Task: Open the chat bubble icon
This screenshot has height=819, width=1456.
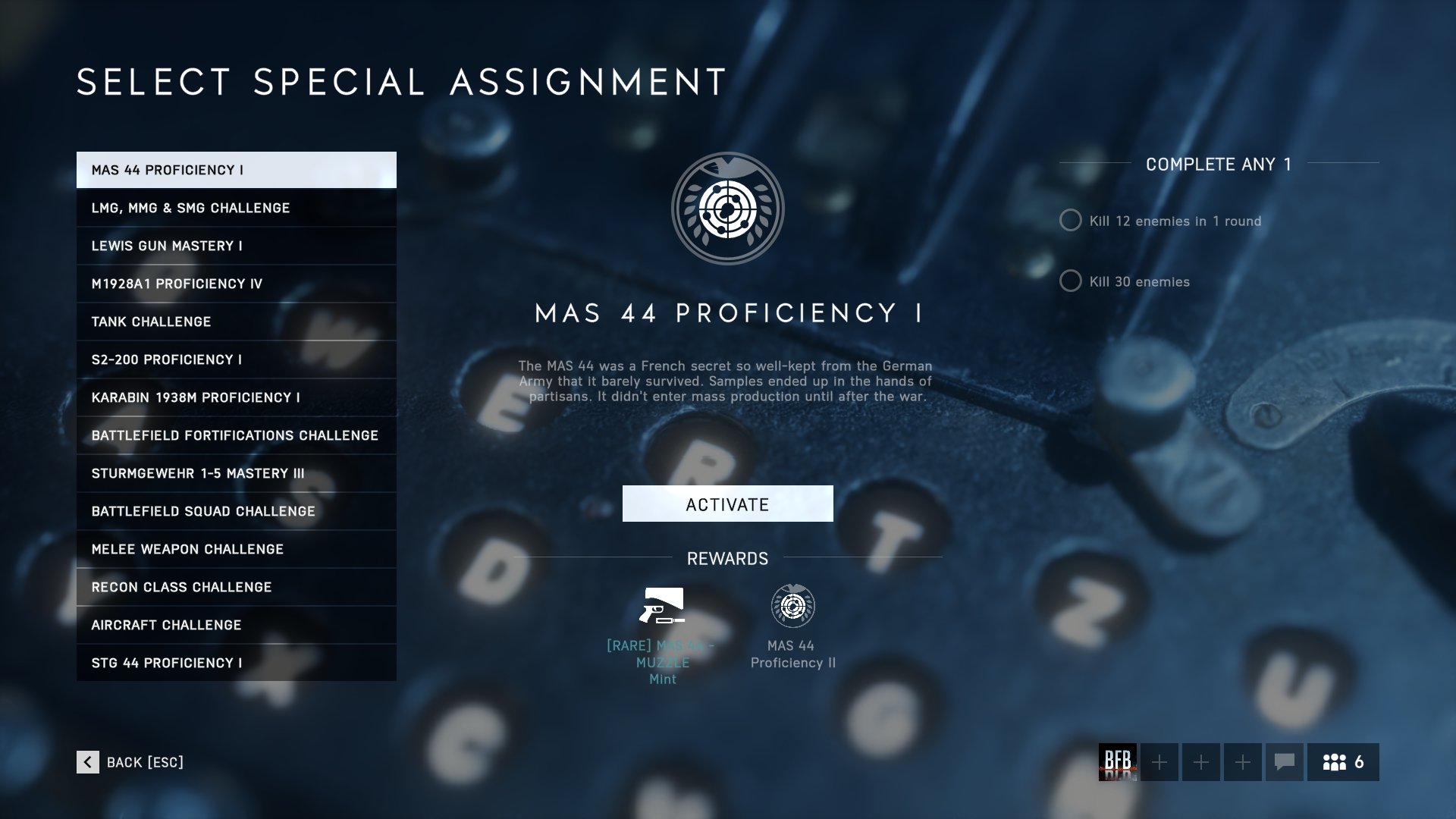Action: click(1285, 762)
